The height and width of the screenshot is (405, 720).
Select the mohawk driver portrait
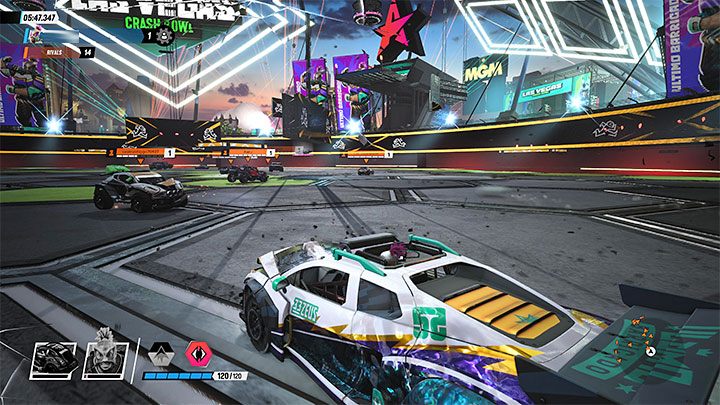point(105,359)
